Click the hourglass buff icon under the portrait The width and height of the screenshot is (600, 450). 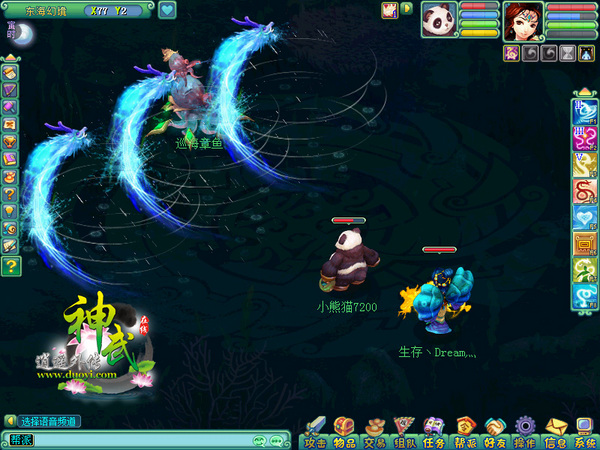click(x=567, y=50)
